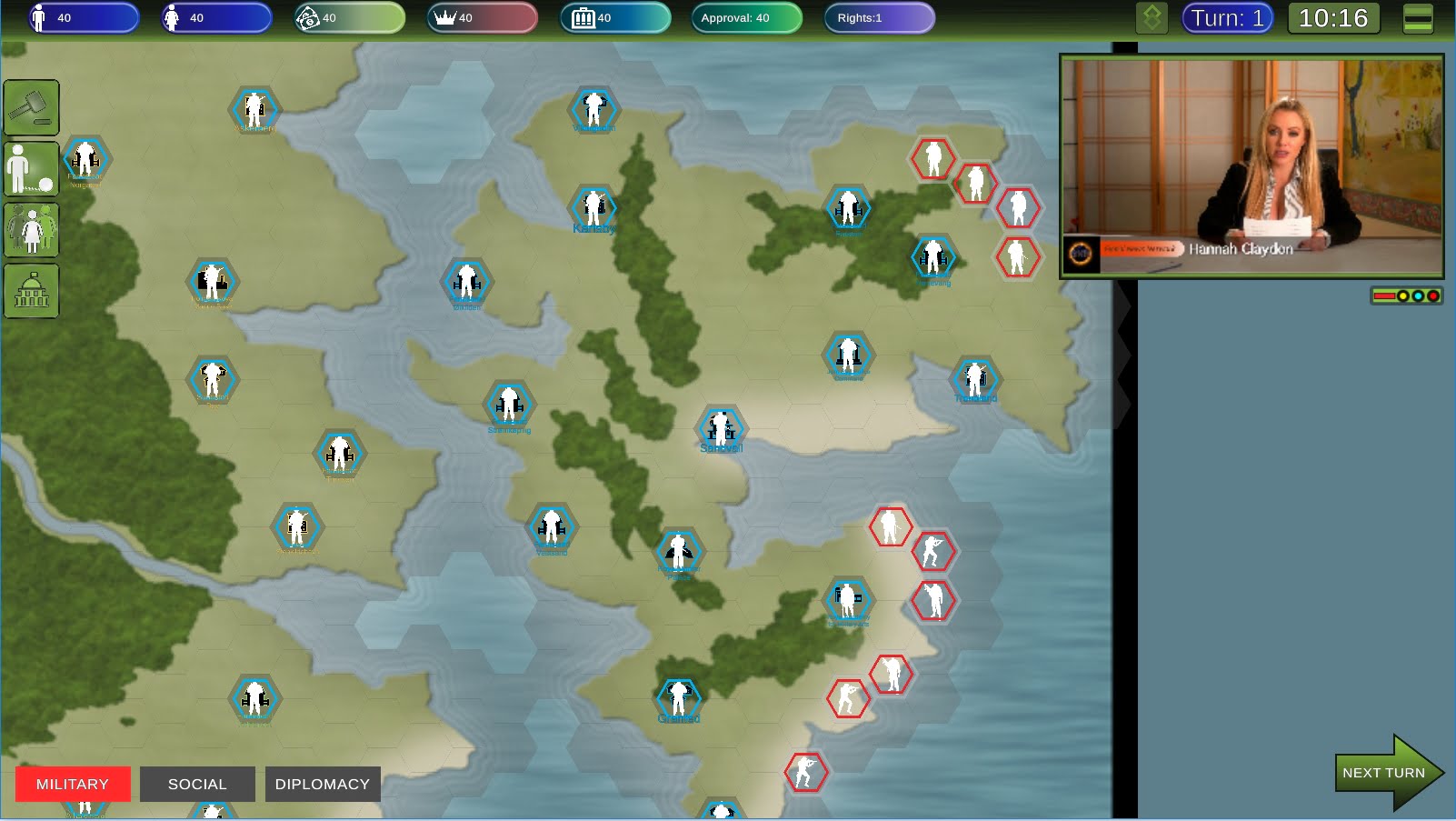Click the green diamond icon button
This screenshot has width=1456, height=821.
(x=1152, y=18)
